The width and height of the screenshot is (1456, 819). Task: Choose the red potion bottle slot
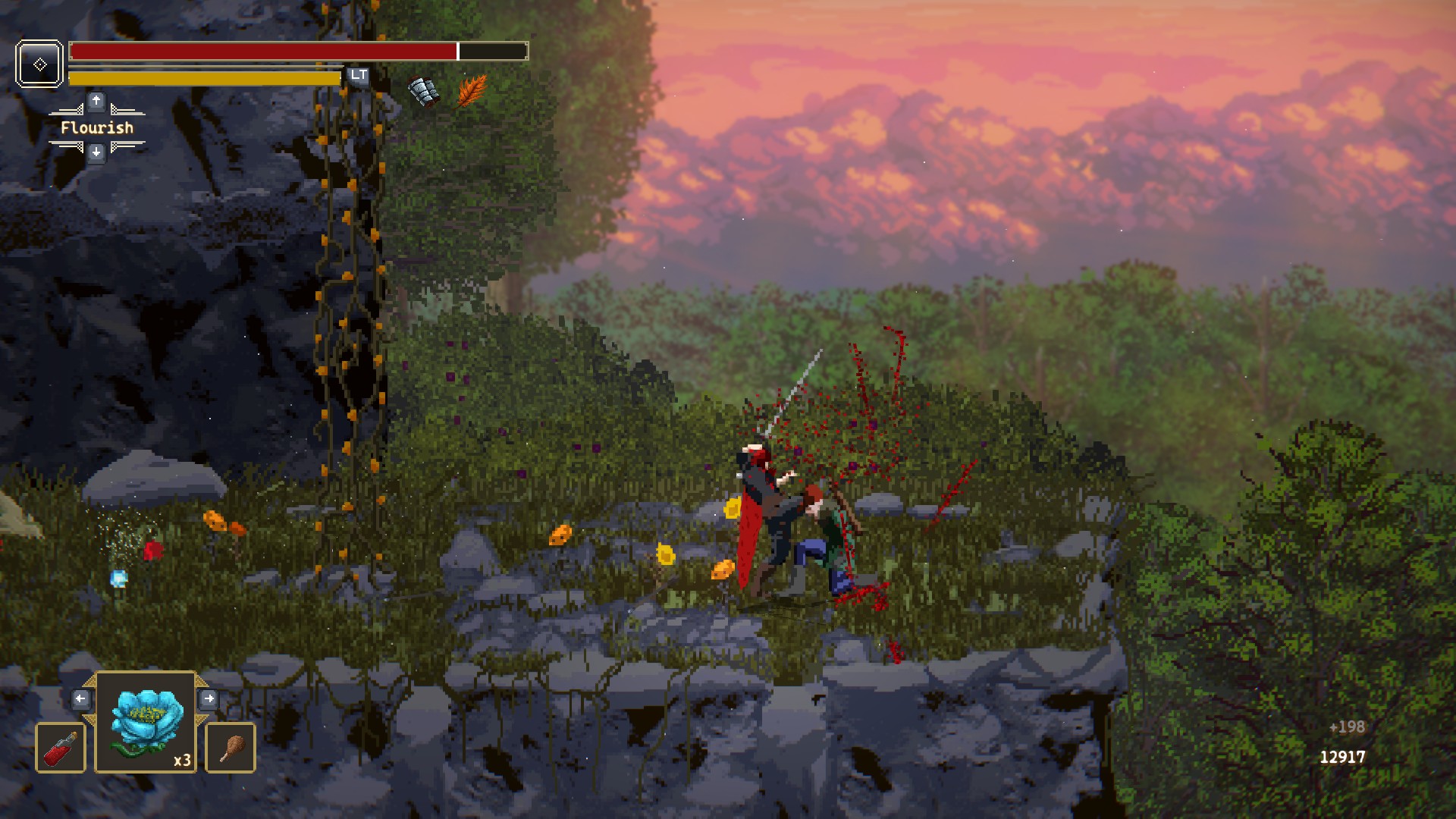(x=61, y=748)
